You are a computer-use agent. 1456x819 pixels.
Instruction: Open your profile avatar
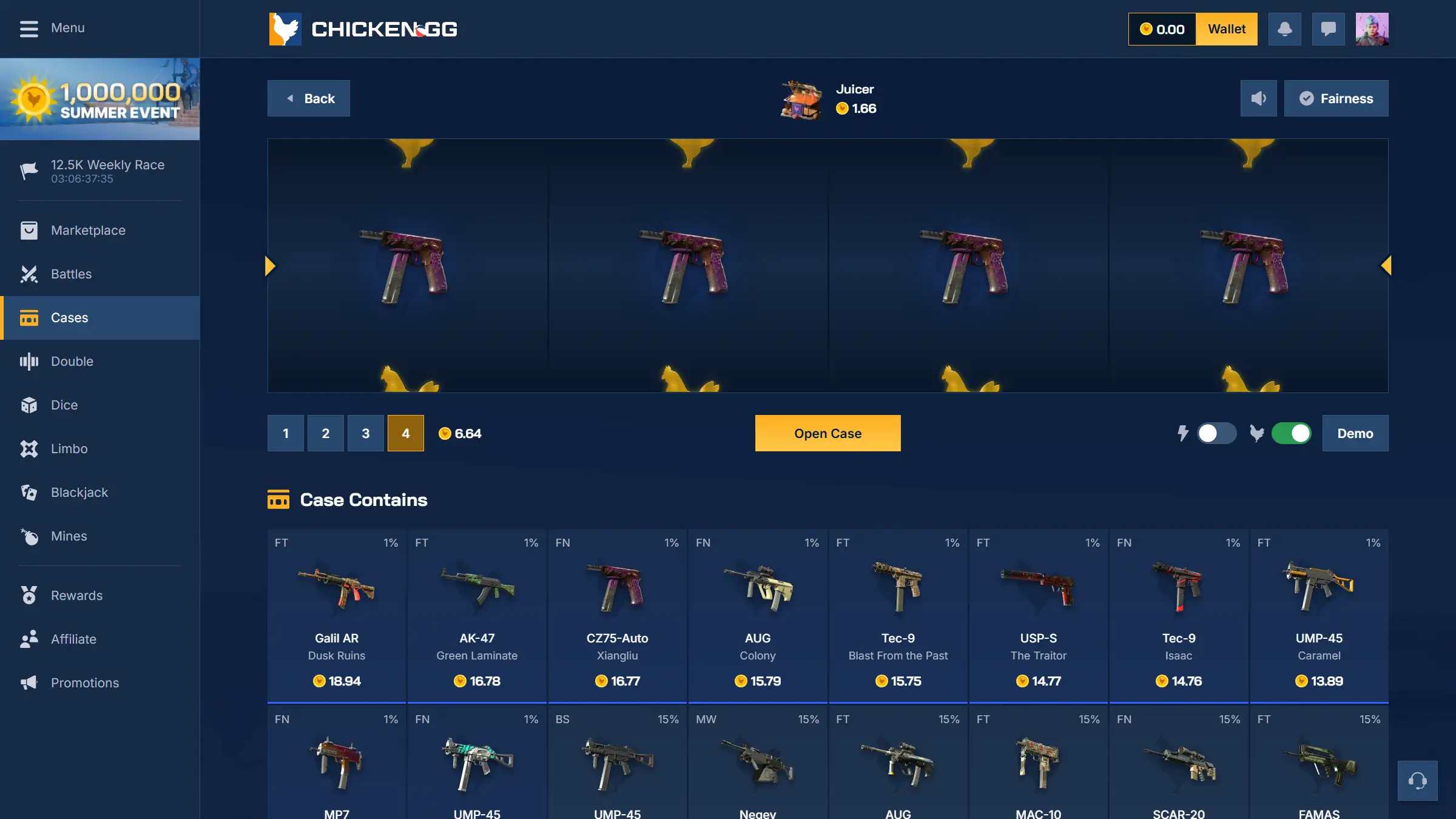pos(1372,29)
